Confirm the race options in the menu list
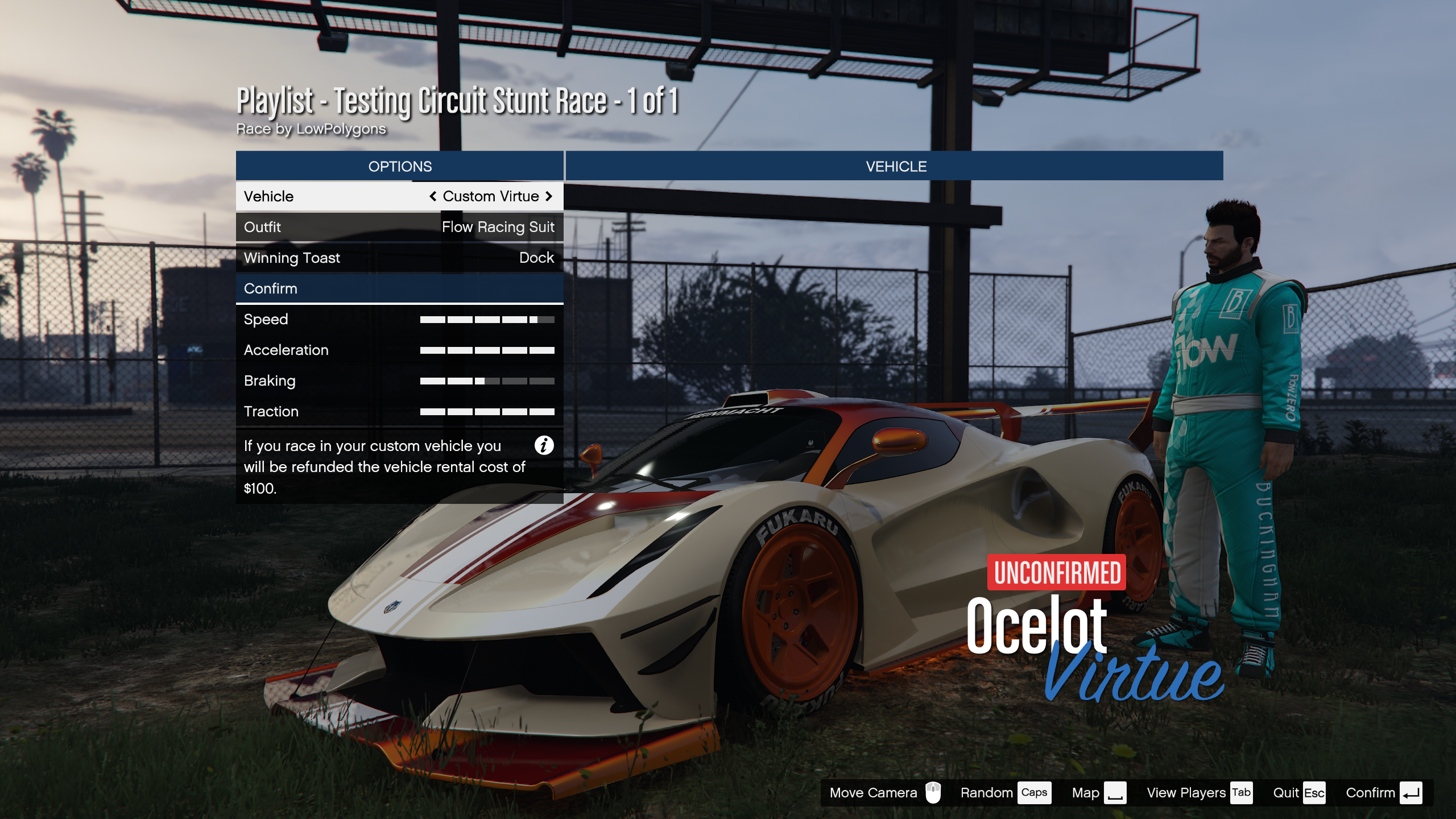This screenshot has height=819, width=1456. [399, 288]
